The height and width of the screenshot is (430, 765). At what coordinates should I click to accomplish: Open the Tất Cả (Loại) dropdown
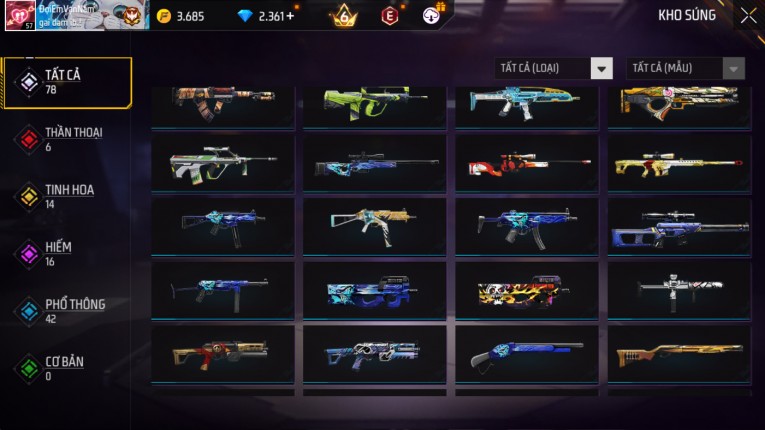(553, 68)
